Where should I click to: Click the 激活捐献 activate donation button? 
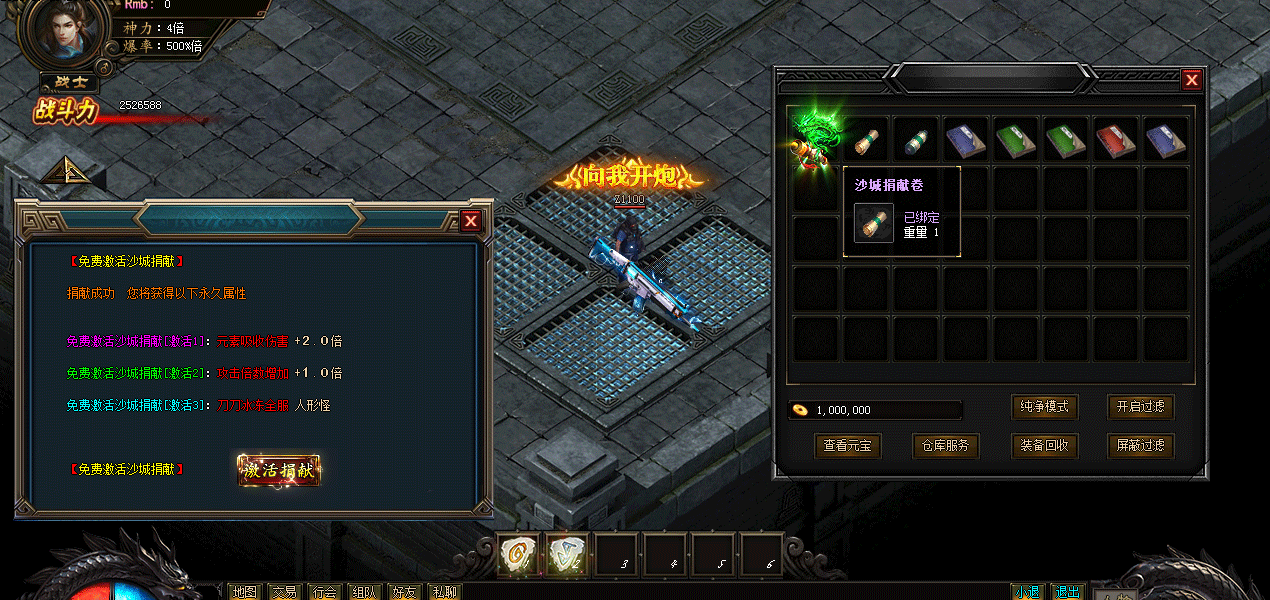(x=279, y=470)
